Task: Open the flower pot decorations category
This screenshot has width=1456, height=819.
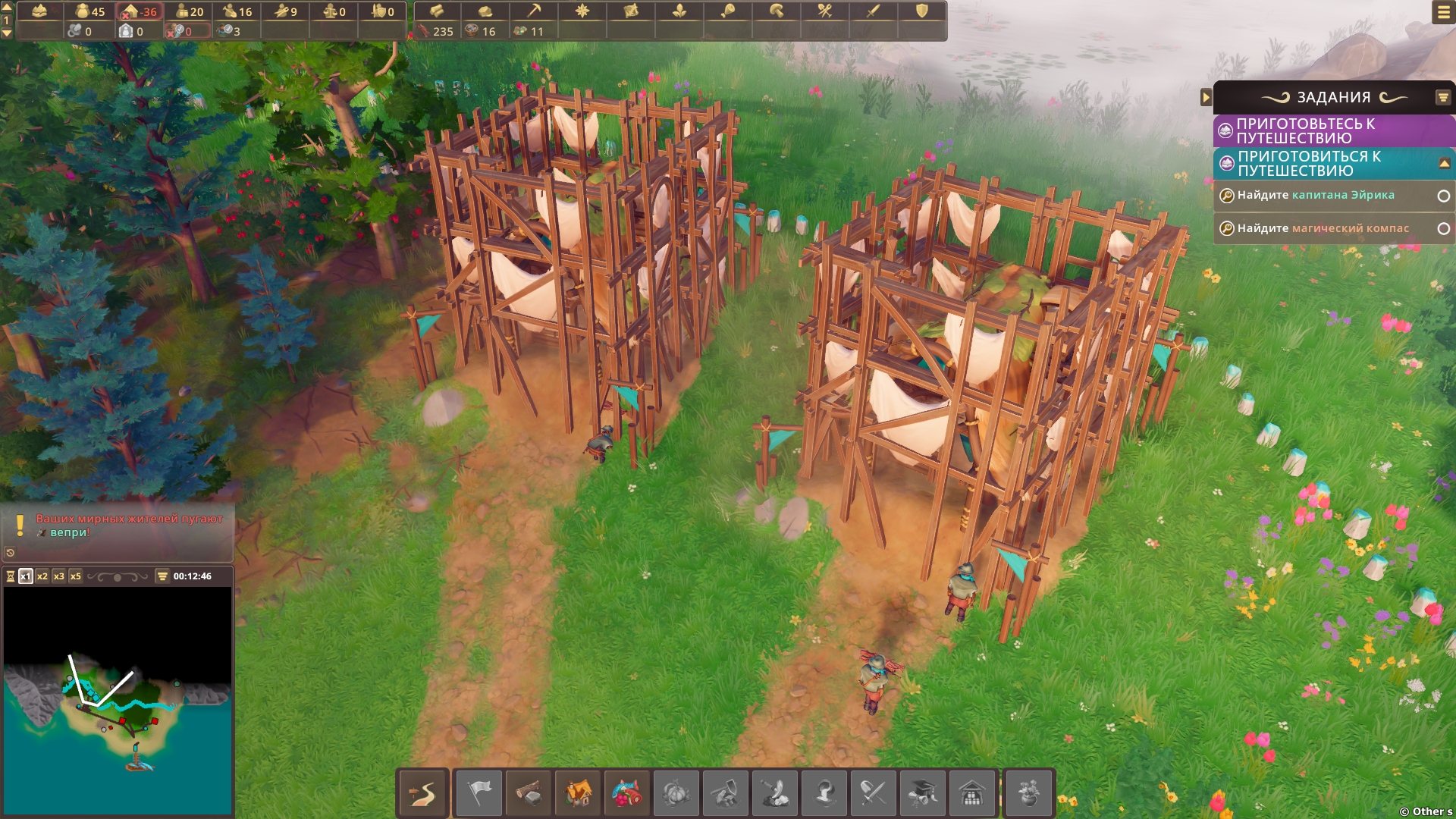Action: pos(1028,794)
